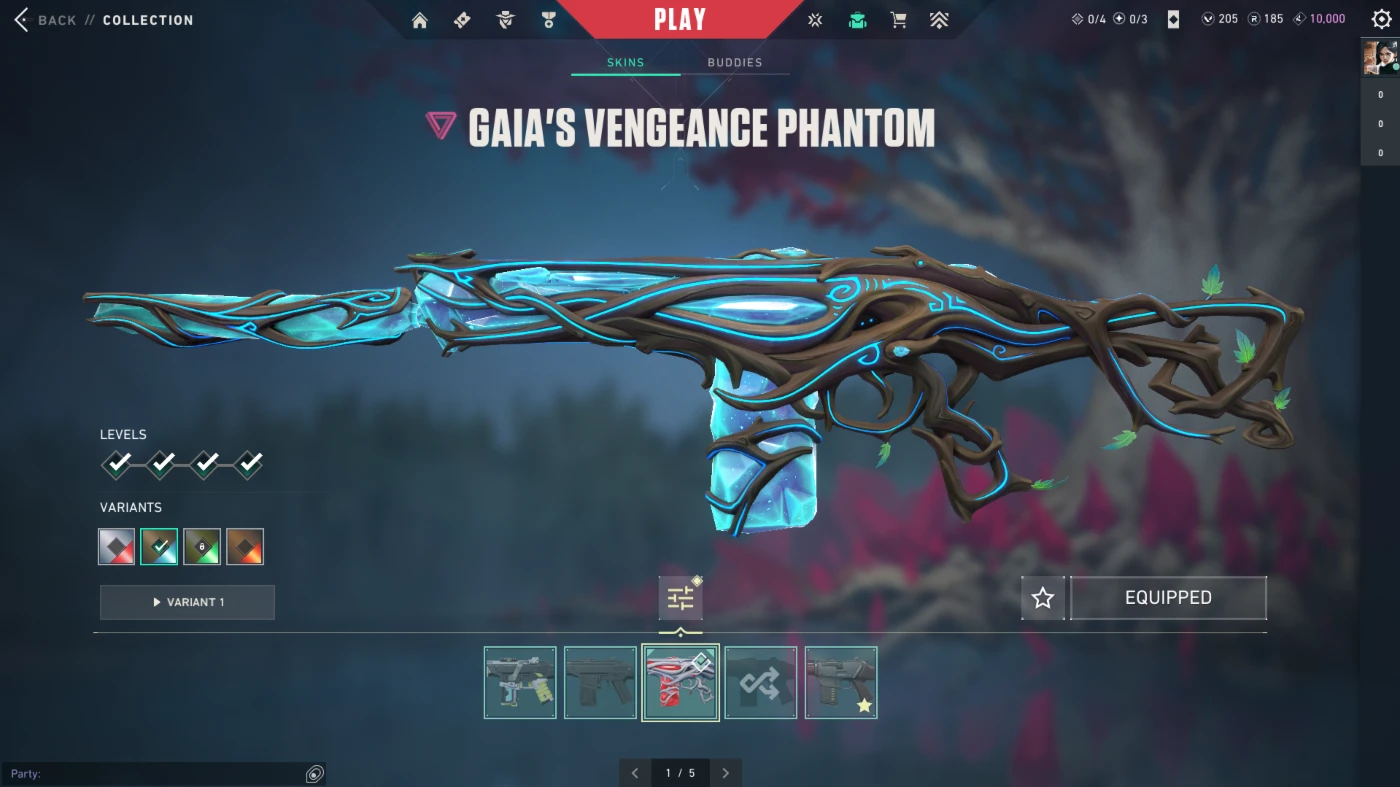Viewport: 1400px width, 787px height.
Task: Play the Variant 1 preview video
Action: click(187, 602)
